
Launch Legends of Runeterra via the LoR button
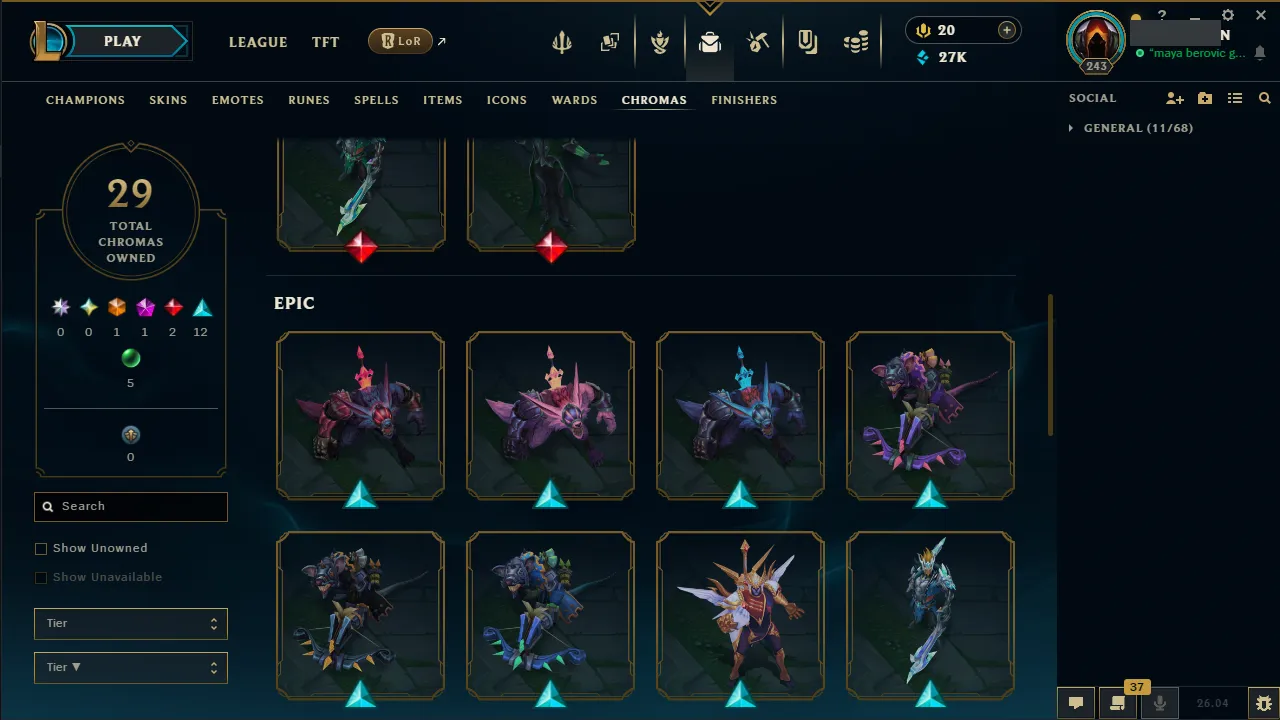tap(399, 41)
